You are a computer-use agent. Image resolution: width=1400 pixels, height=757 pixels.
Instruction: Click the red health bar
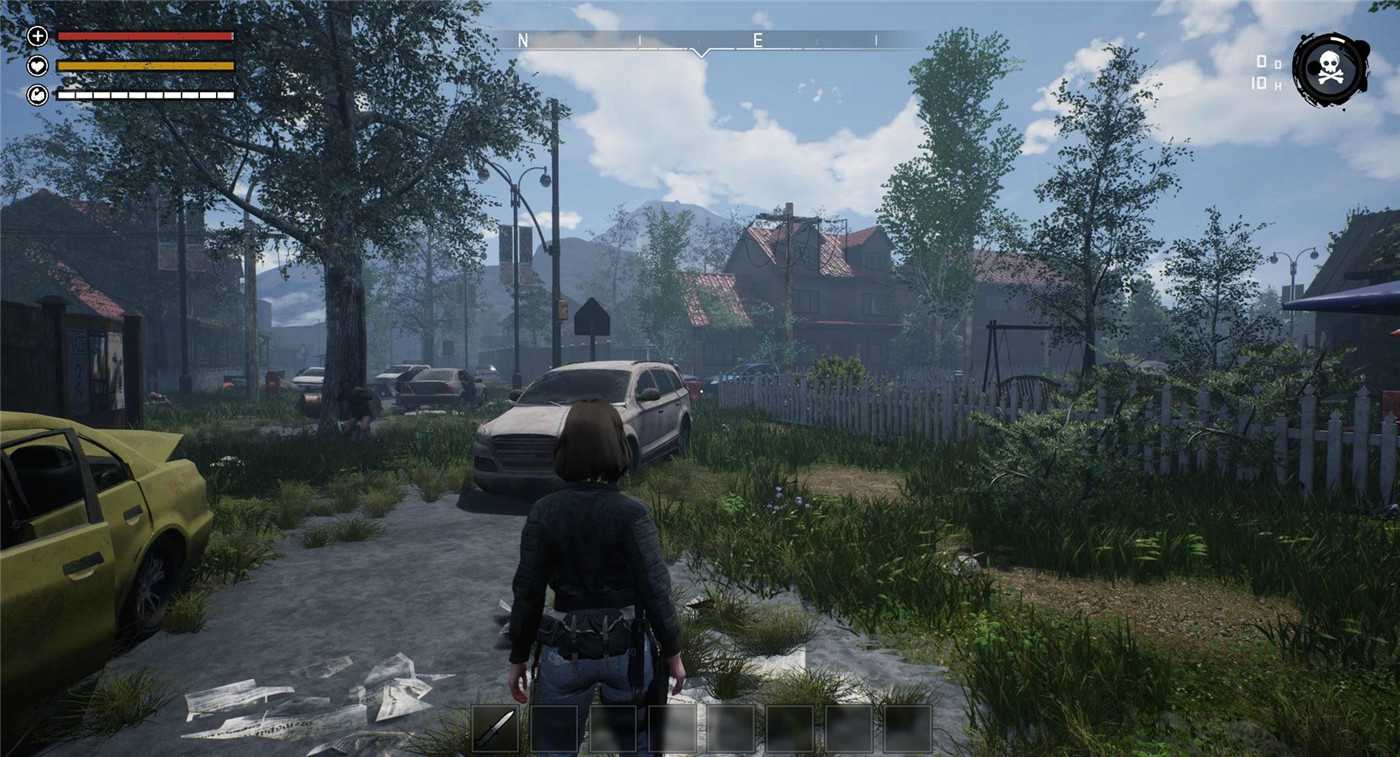click(145, 38)
